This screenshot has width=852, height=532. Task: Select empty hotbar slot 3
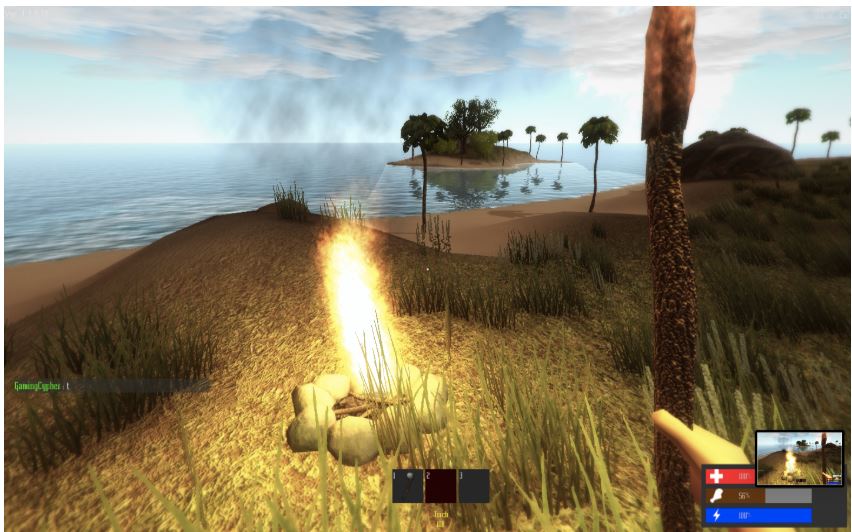pyautogui.click(x=473, y=486)
